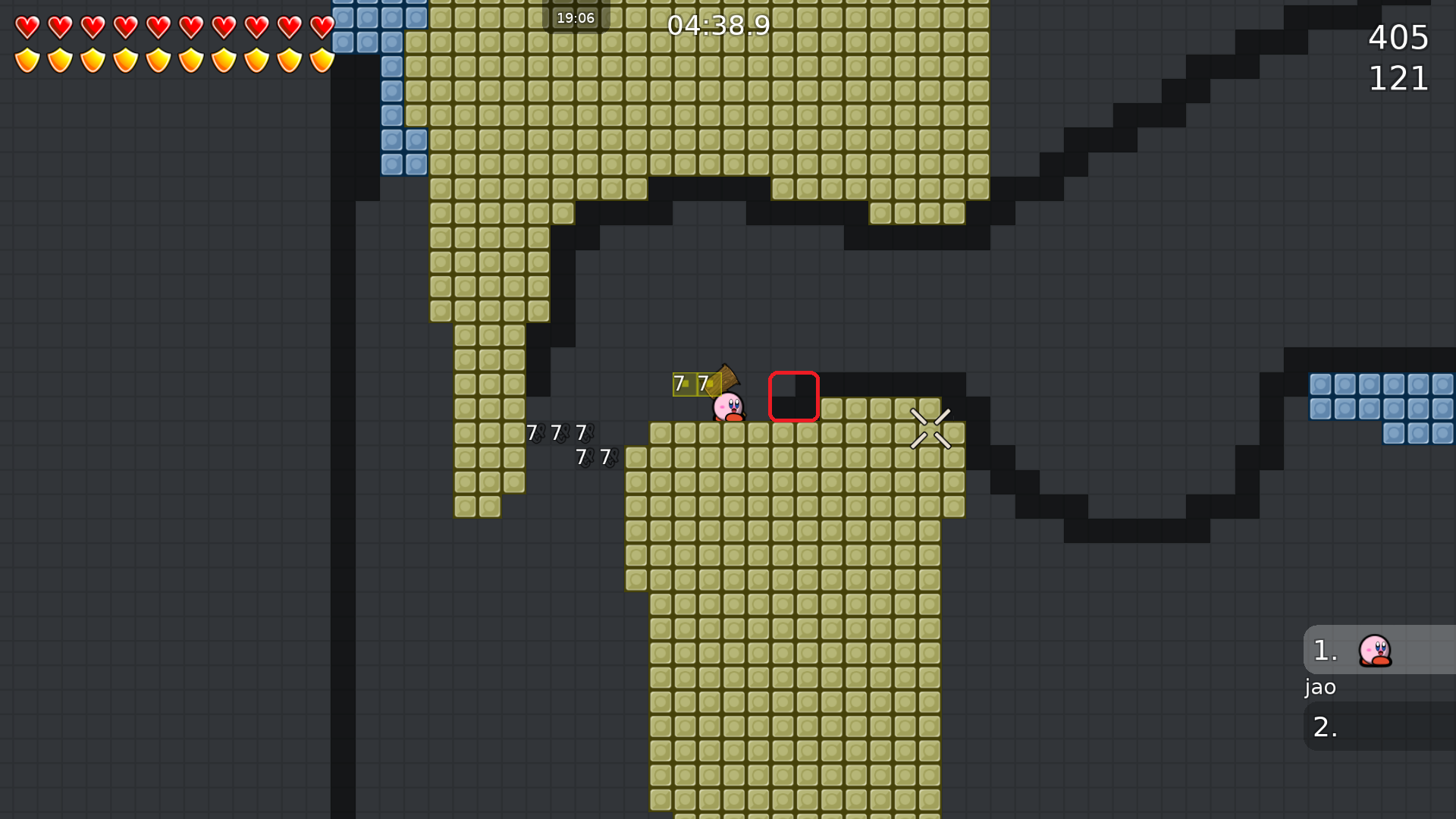Image resolution: width=1456 pixels, height=819 pixels.
Task: Select the last yellow shield icon
Action: click(x=321, y=58)
